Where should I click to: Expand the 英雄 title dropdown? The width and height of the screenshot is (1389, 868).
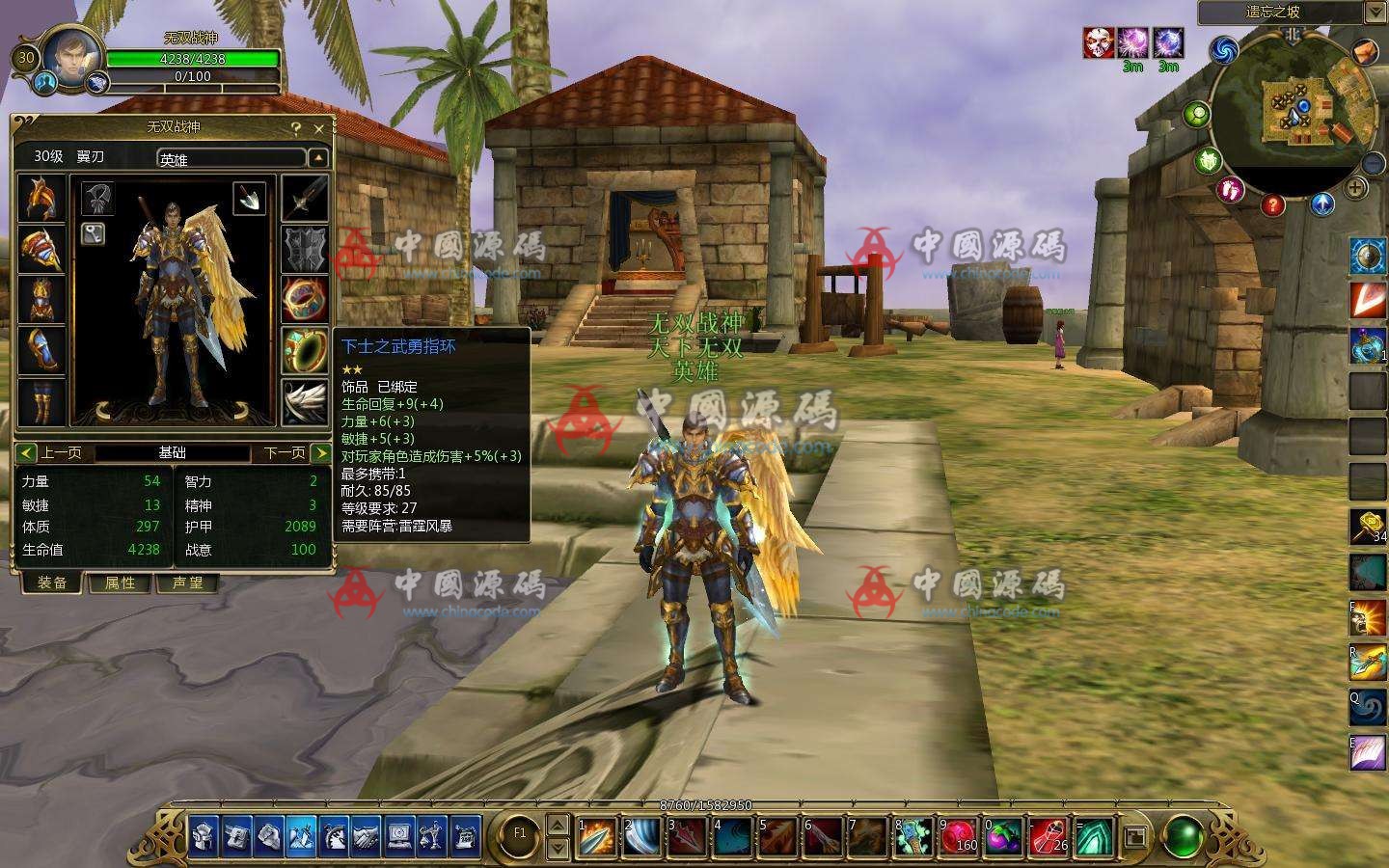click(x=317, y=158)
